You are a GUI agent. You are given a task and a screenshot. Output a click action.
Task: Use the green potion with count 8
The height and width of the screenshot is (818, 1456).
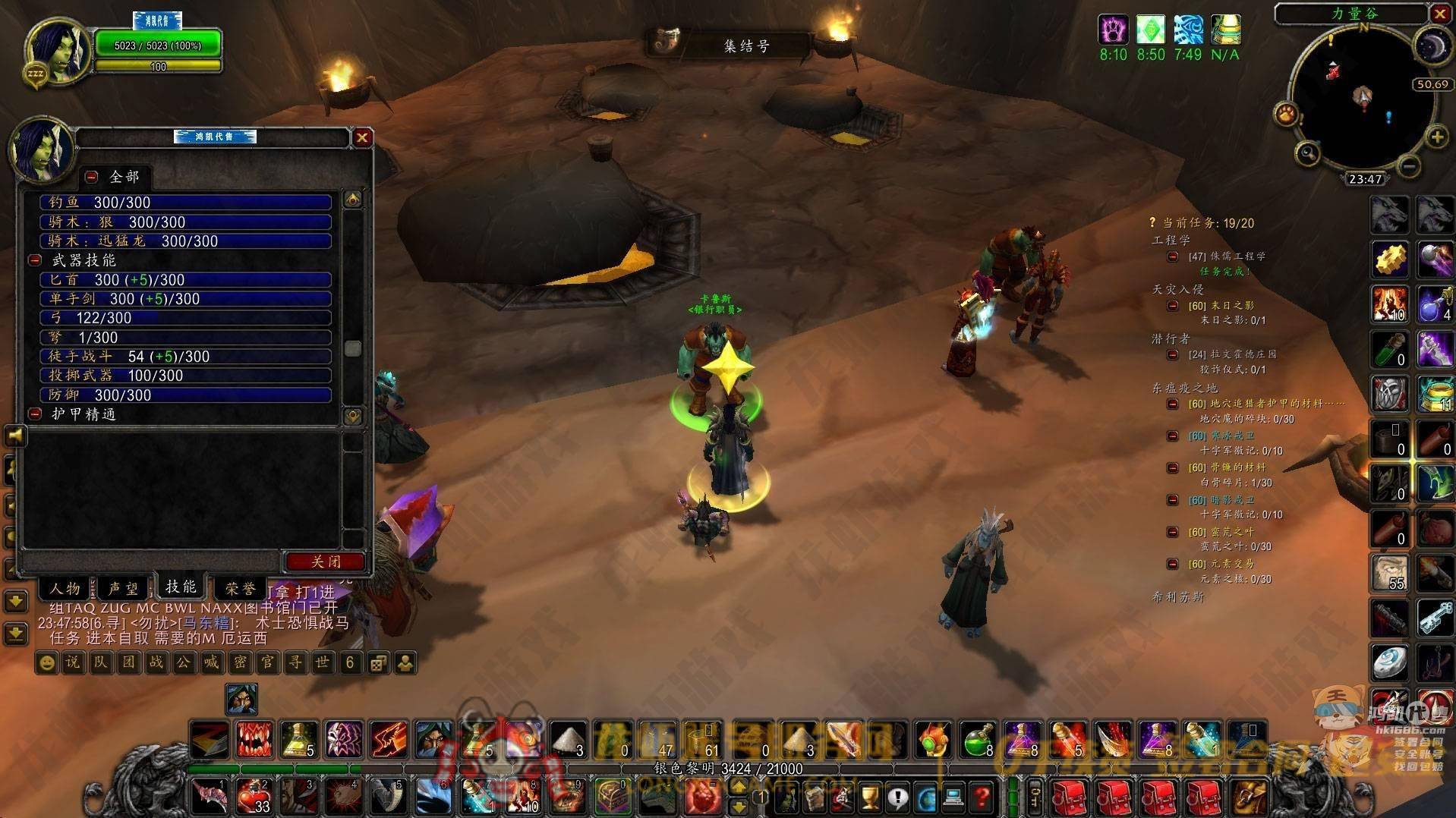point(979,740)
